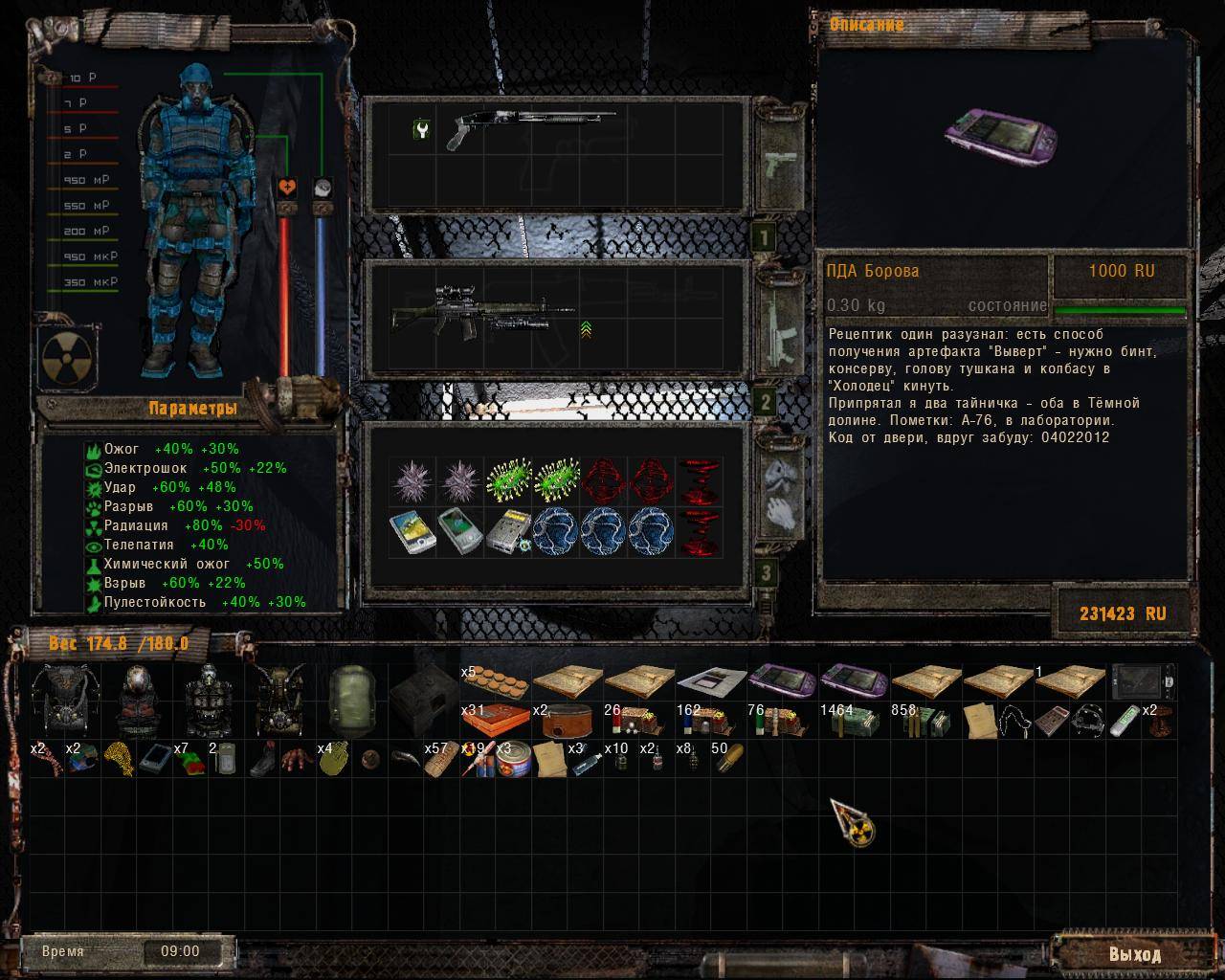The image size is (1225, 980).
Task: Choose the yellow-screen PDA on the belt
Action: click(x=413, y=532)
